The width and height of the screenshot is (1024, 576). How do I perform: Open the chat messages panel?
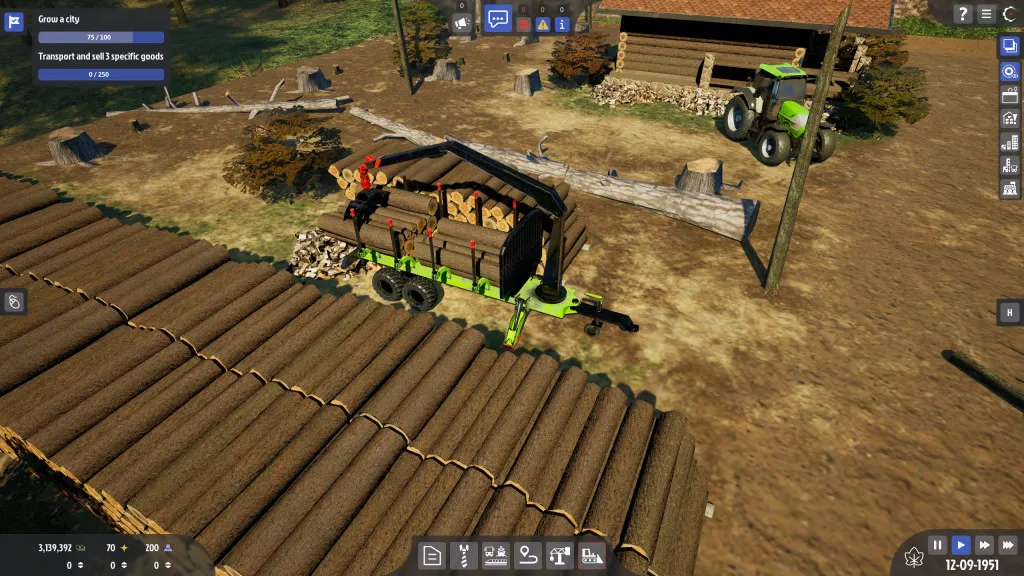coord(498,18)
